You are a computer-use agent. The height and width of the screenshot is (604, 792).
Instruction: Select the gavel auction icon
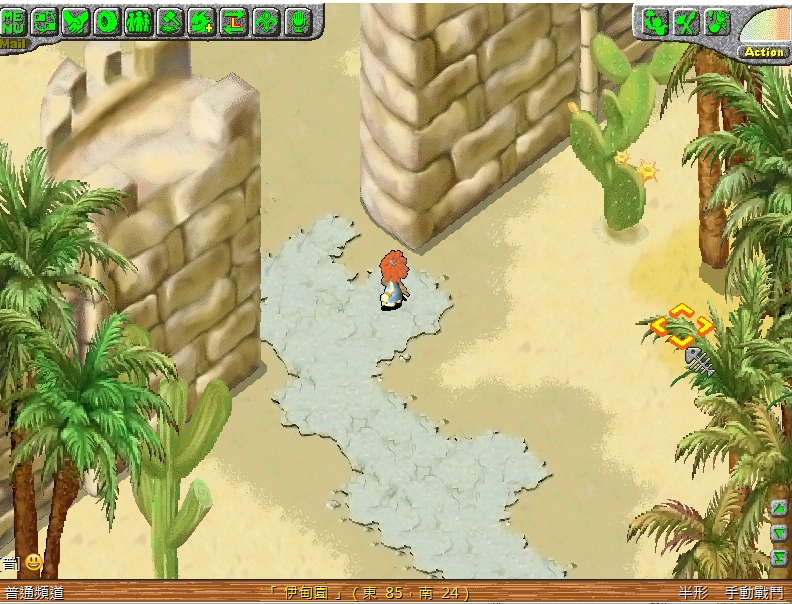point(170,21)
